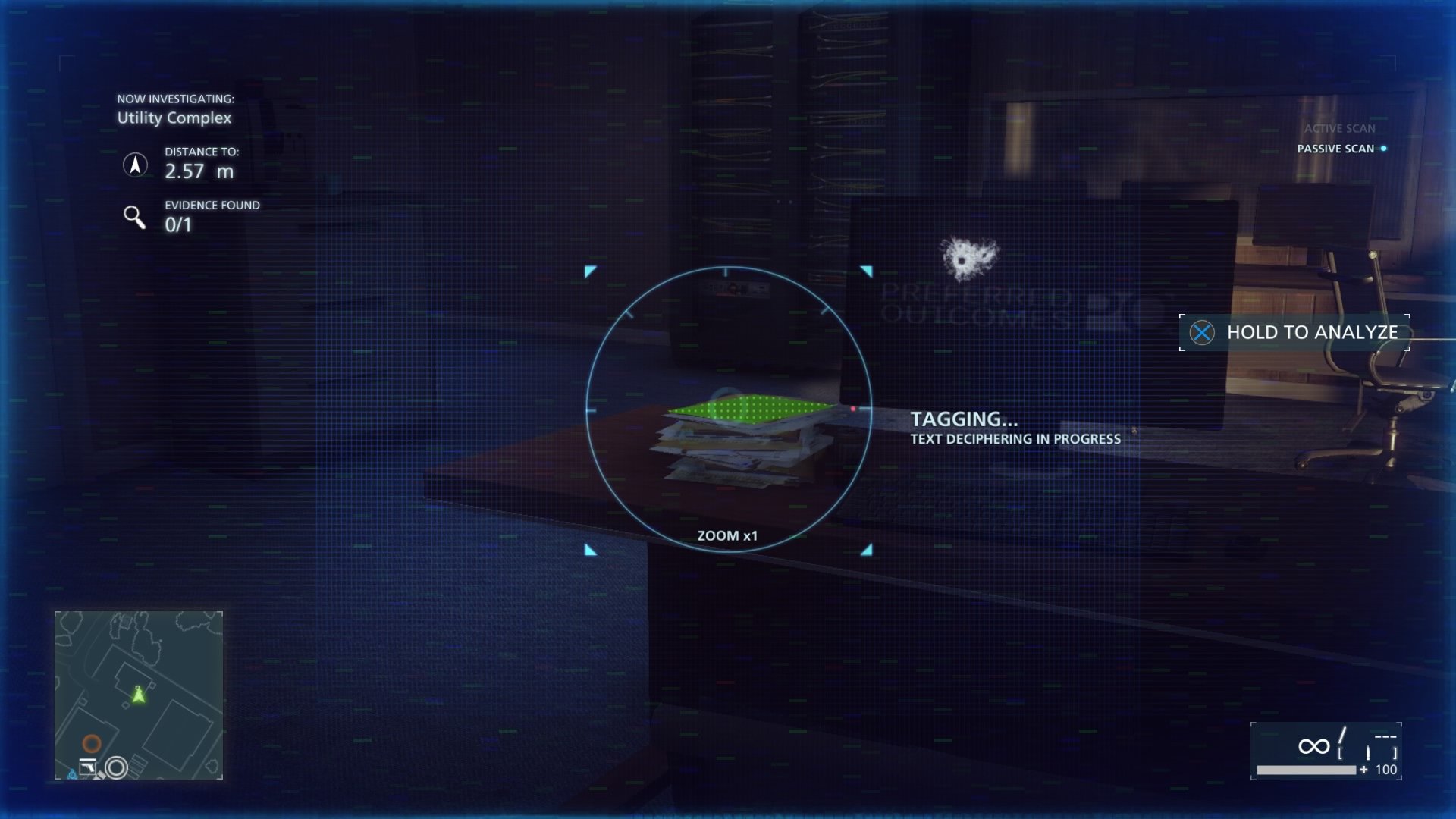1456x819 pixels.
Task: Select the orange evidence ring on the minimap
Action: (x=93, y=744)
